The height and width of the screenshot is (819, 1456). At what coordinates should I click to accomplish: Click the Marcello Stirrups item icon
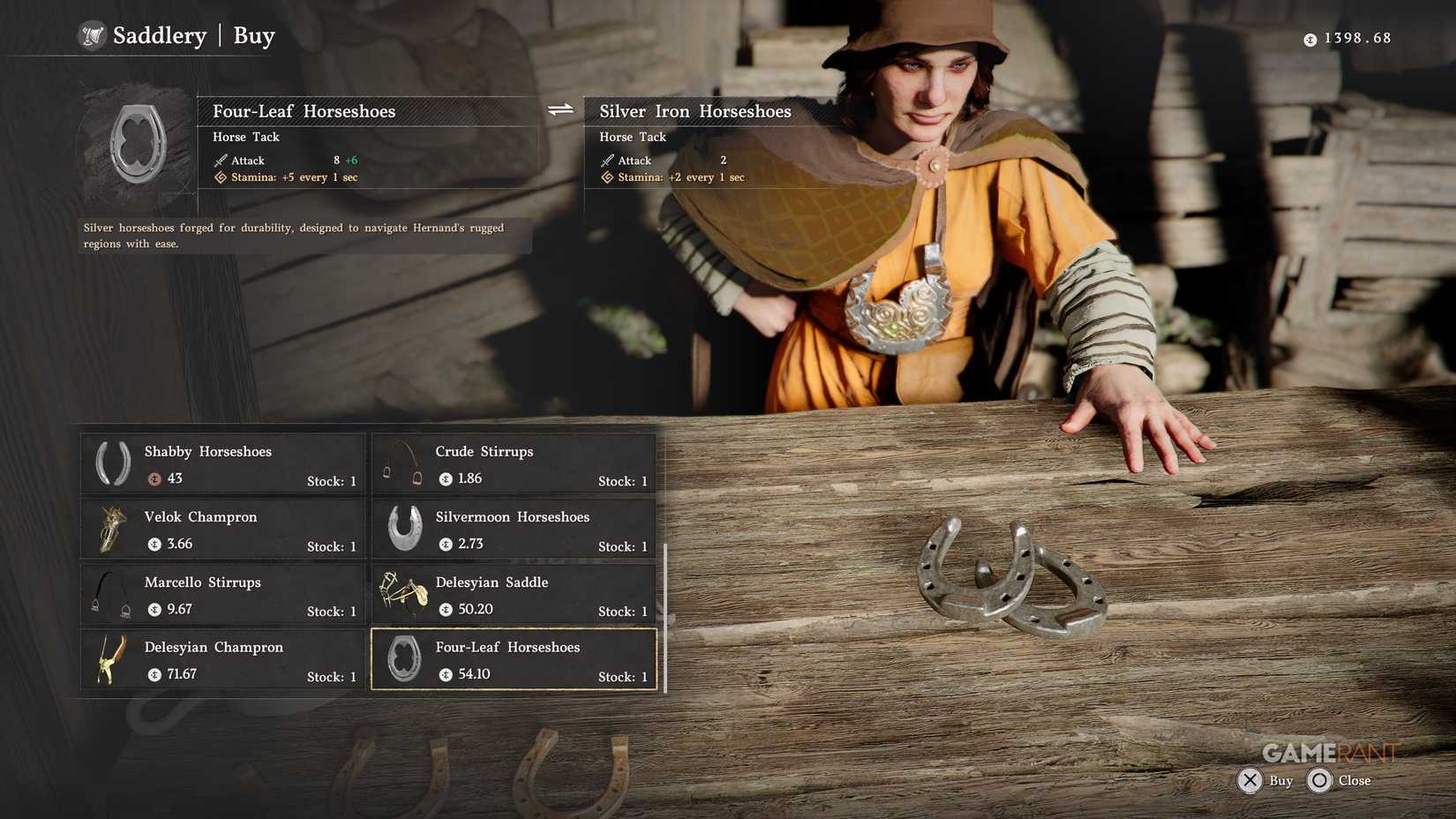tap(109, 593)
